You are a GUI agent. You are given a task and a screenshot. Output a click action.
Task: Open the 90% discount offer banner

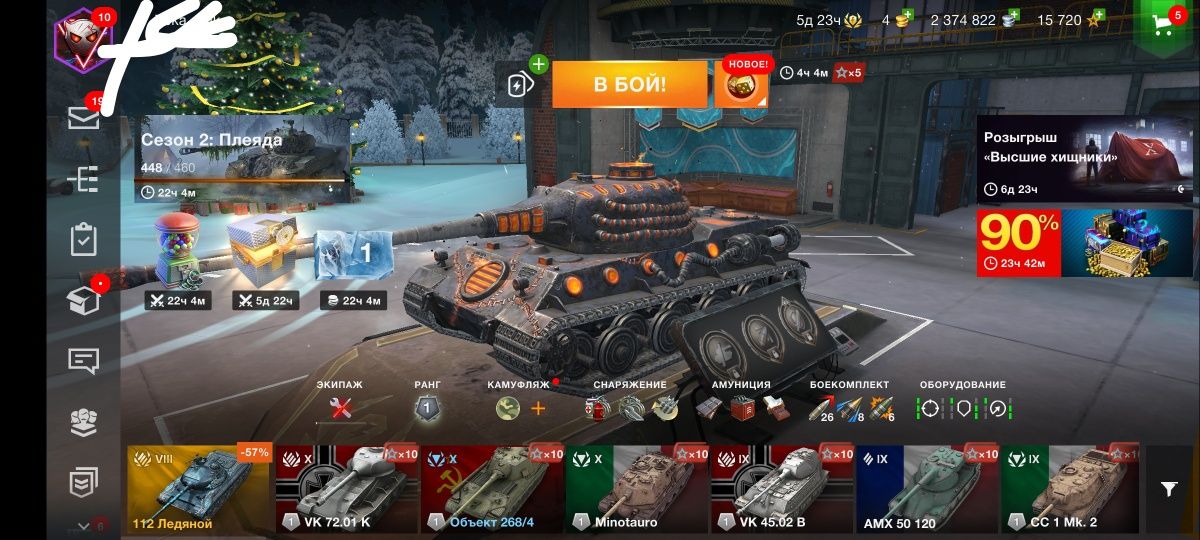pos(1086,242)
